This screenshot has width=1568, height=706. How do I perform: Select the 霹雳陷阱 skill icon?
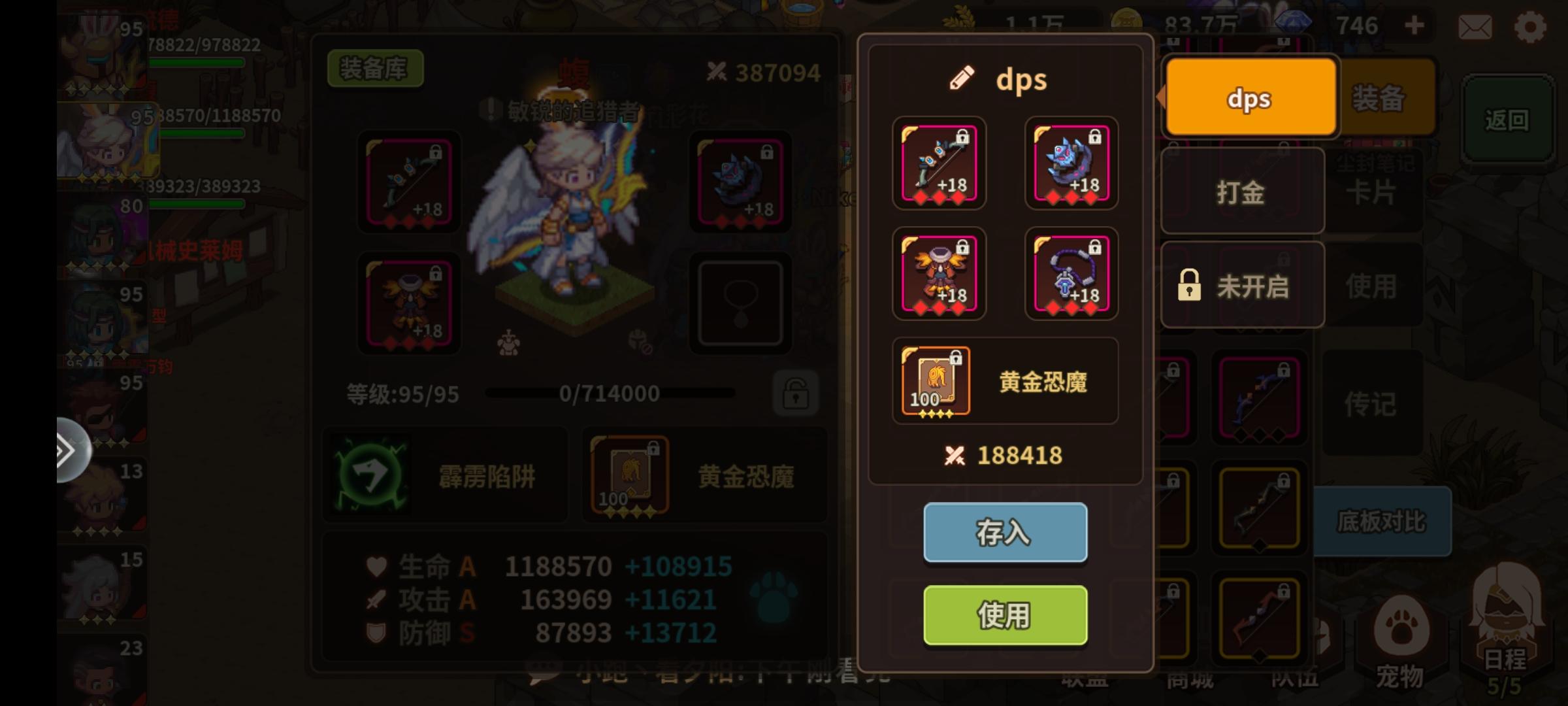pyautogui.click(x=370, y=474)
